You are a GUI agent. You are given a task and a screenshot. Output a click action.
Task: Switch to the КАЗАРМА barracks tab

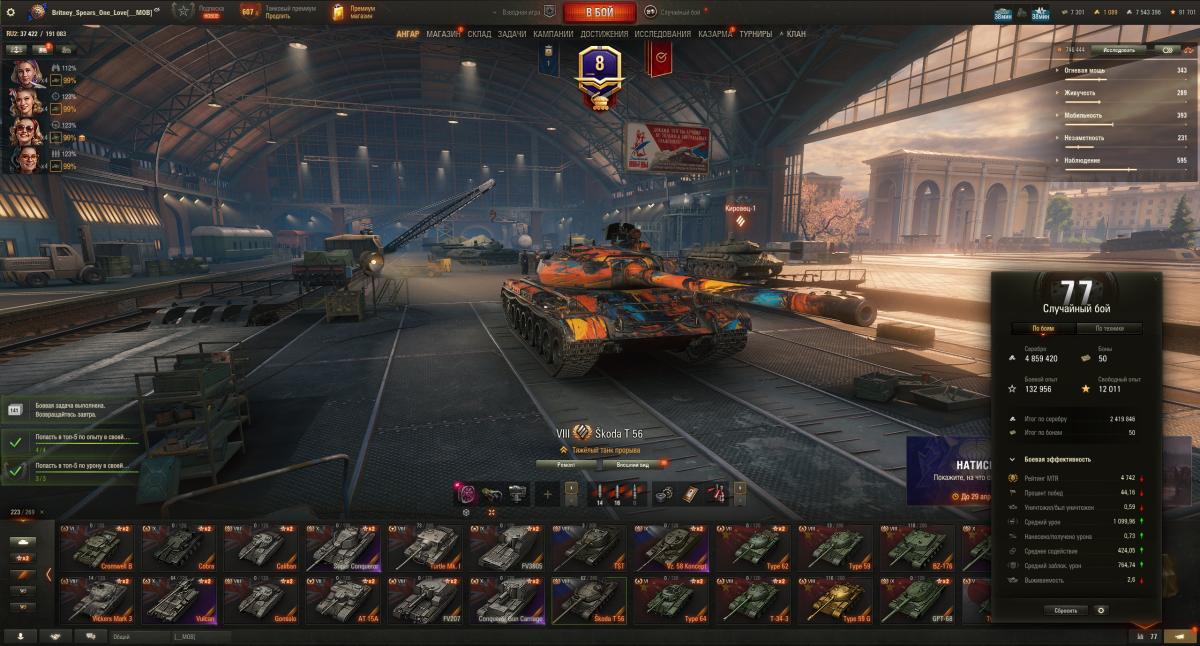tap(715, 34)
